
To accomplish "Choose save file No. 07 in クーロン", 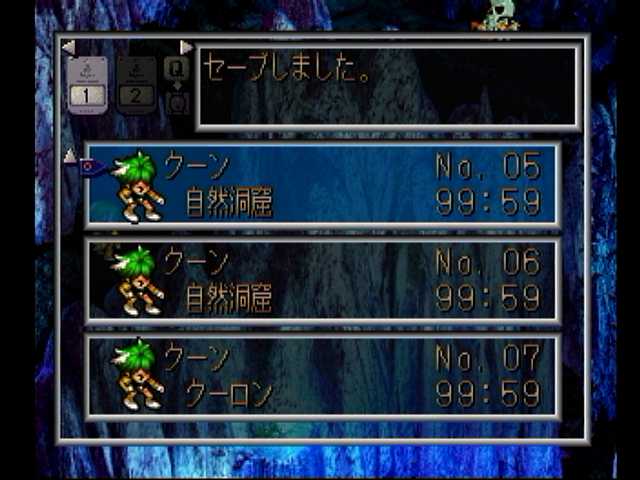I will pos(322,375).
